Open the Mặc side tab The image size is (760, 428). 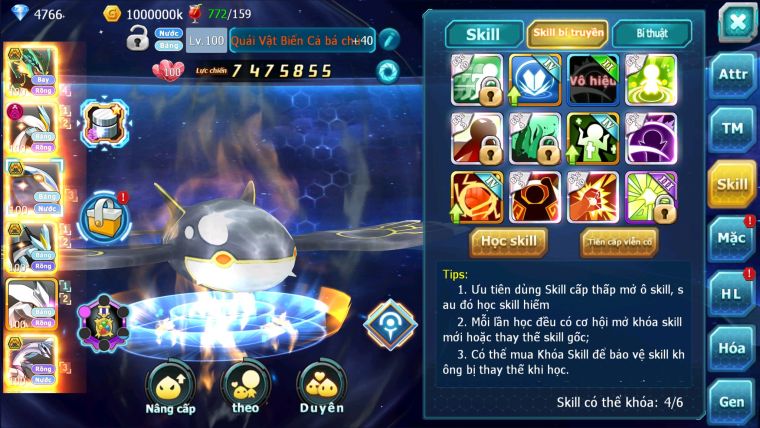click(732, 238)
